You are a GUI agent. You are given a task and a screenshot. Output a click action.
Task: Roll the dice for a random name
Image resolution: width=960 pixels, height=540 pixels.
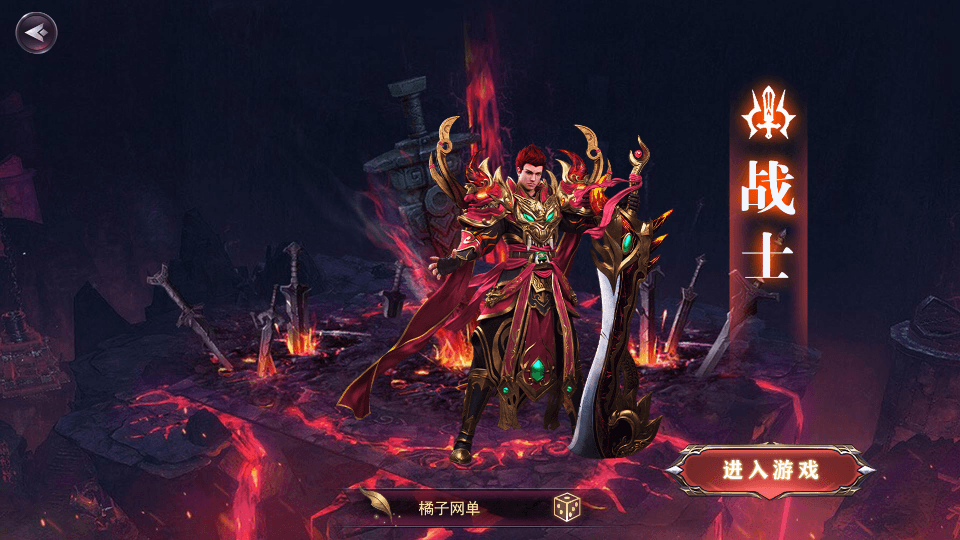(567, 508)
